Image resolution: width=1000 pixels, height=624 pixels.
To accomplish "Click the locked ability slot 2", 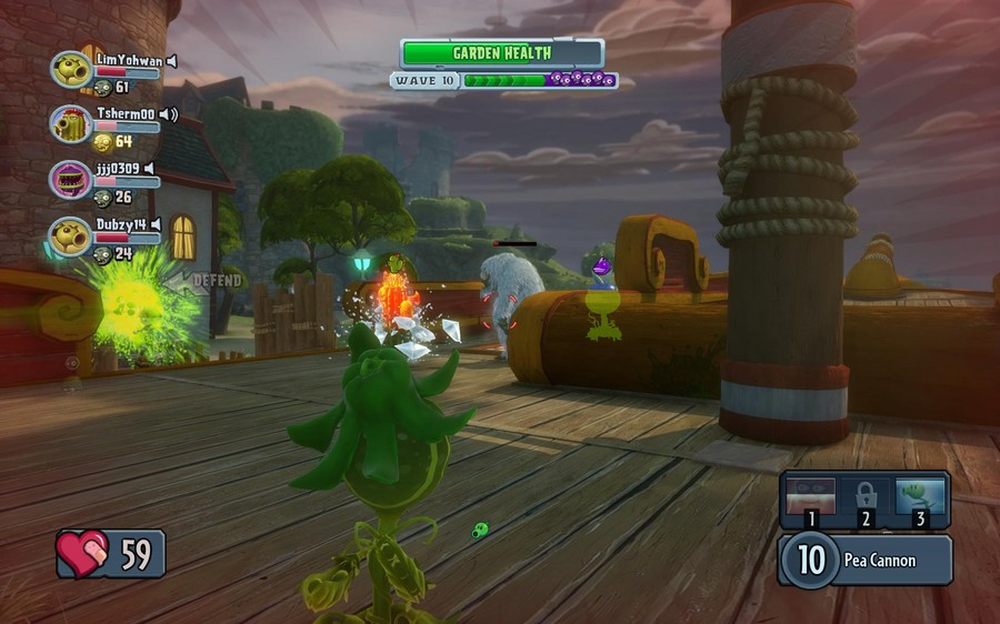I will coord(865,499).
